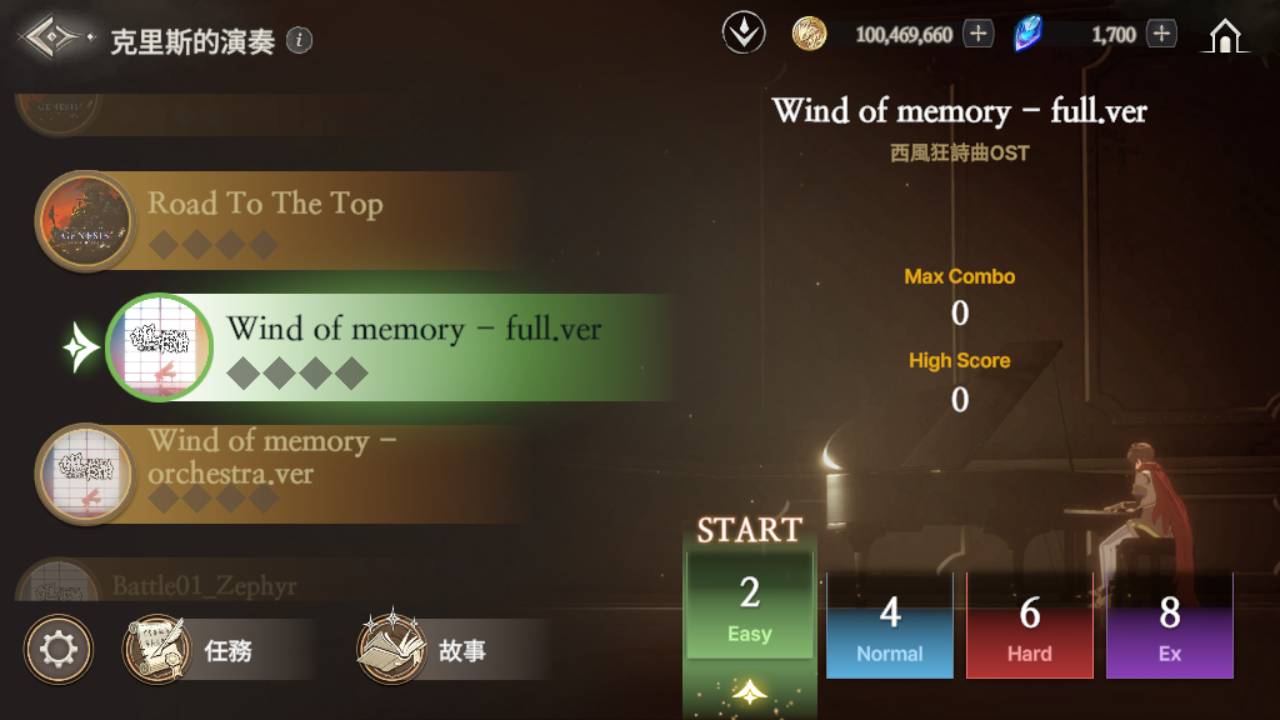
Task: Return home via the house icon
Action: tap(1225, 36)
